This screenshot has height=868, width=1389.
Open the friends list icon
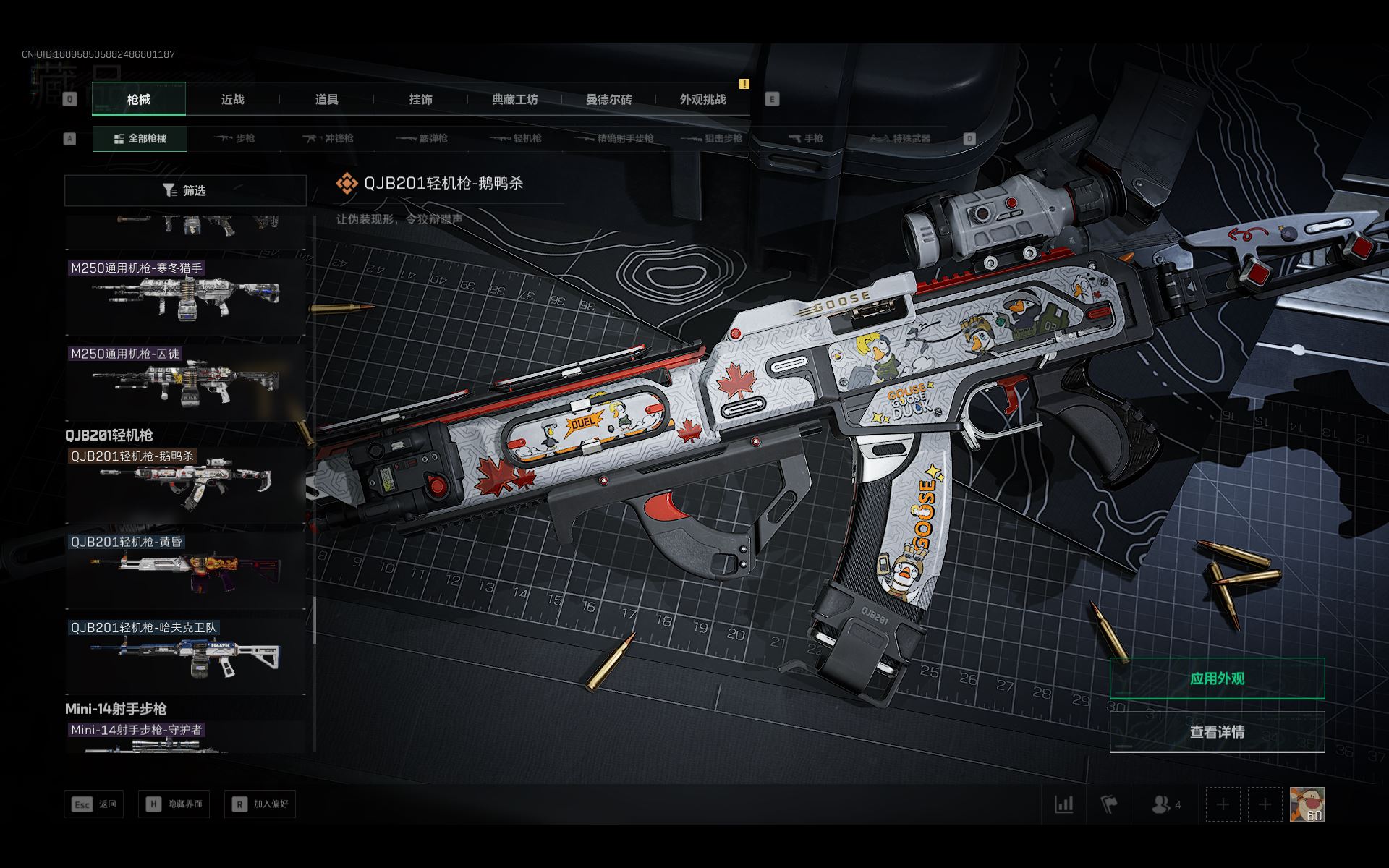tap(1165, 804)
